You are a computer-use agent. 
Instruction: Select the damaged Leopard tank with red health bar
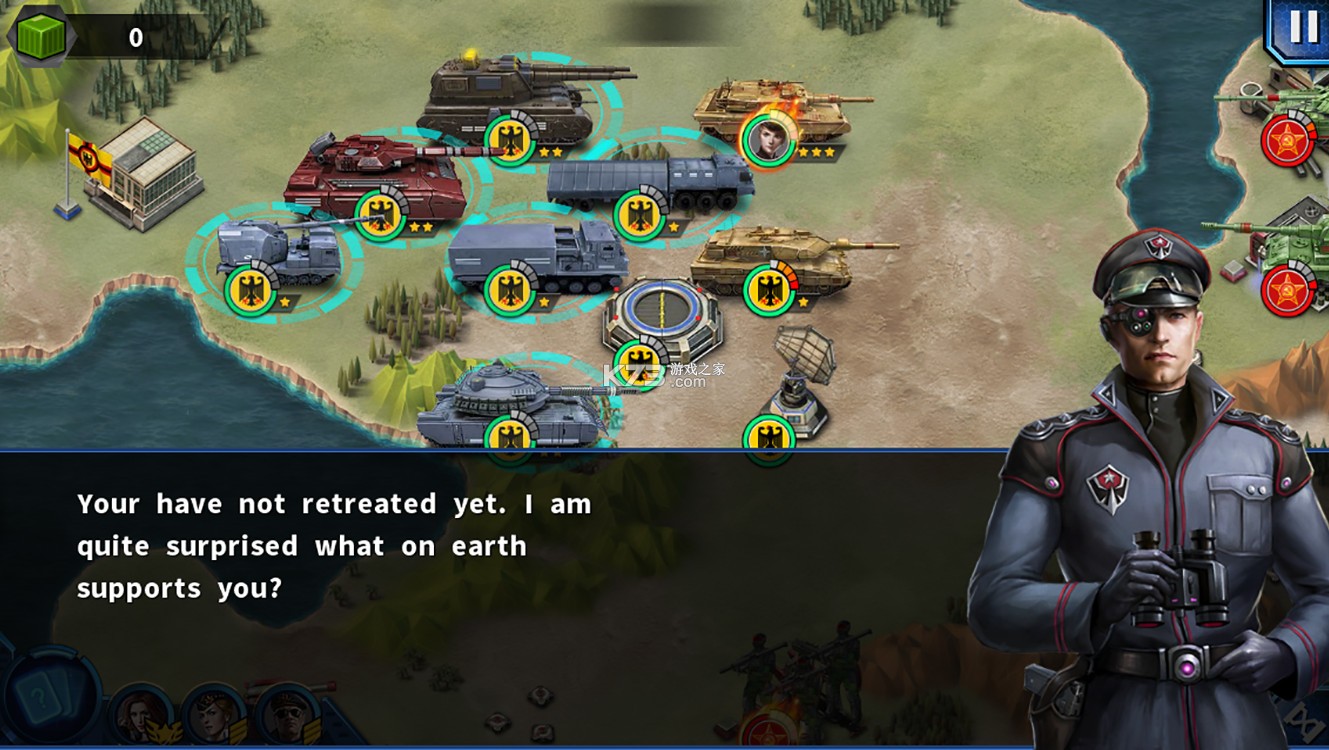point(790,255)
